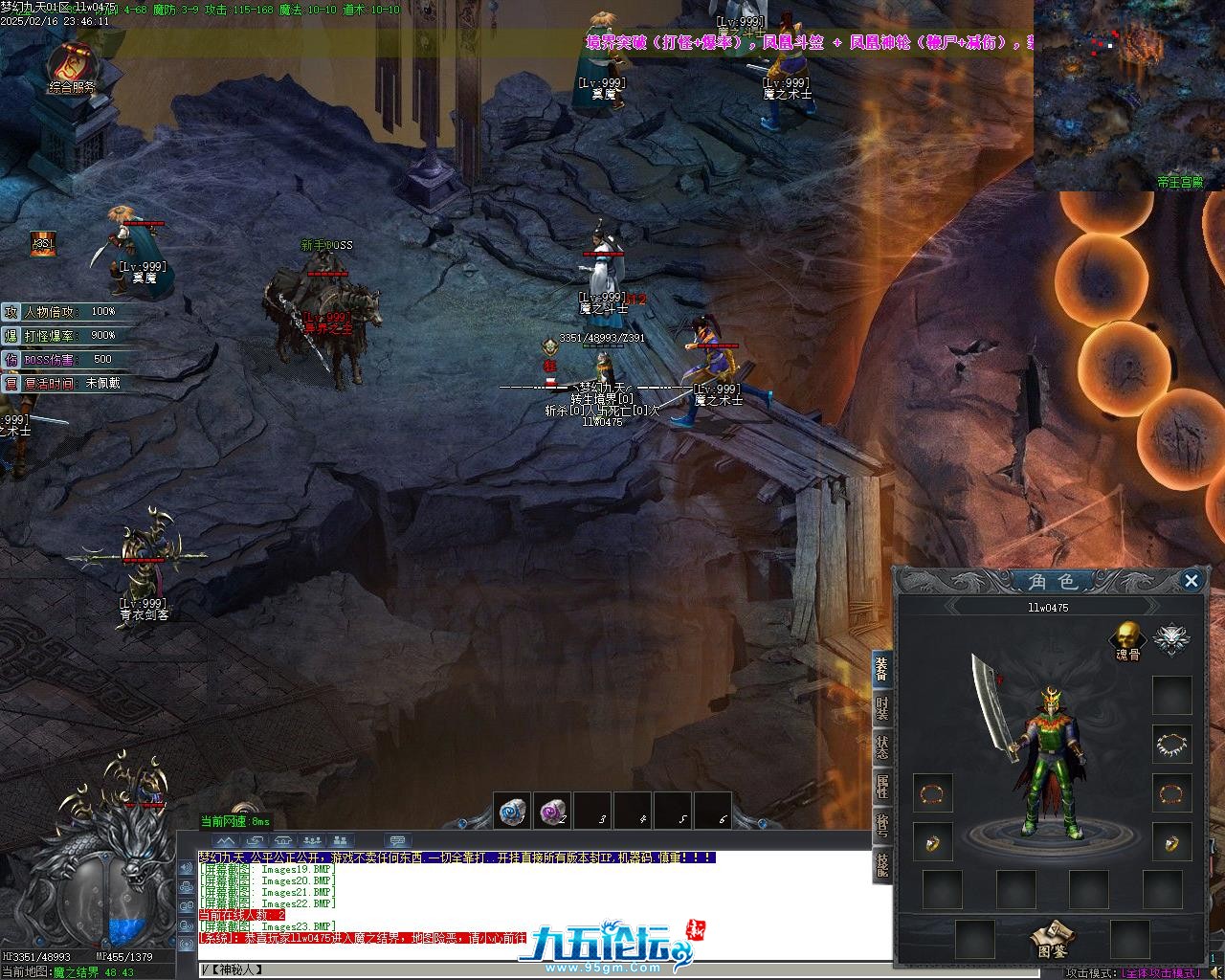Click the minimap of 帝王宫殿
Viewport: 1225px width, 980px height.
1129,96
